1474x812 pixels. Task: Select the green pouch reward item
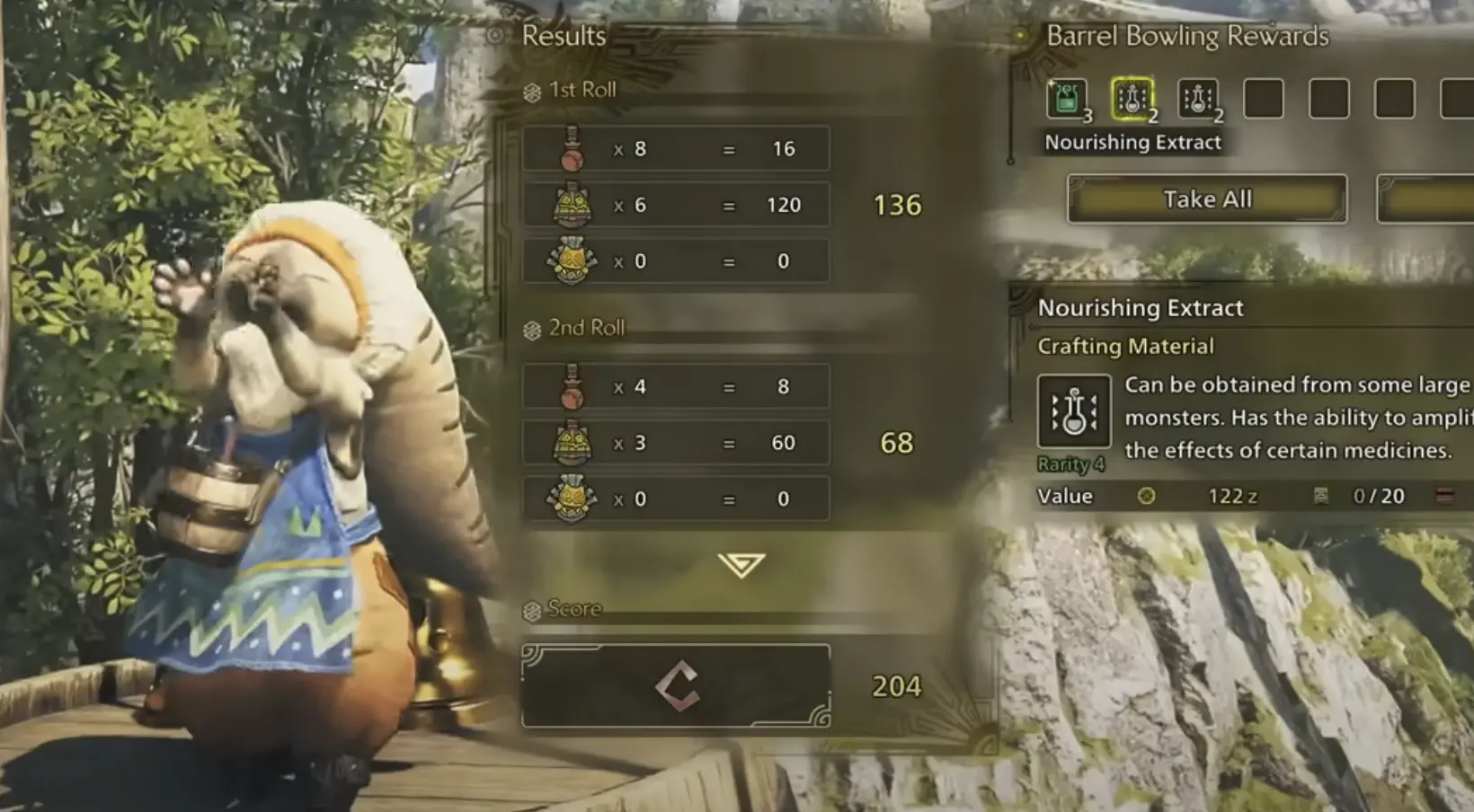point(1065,100)
